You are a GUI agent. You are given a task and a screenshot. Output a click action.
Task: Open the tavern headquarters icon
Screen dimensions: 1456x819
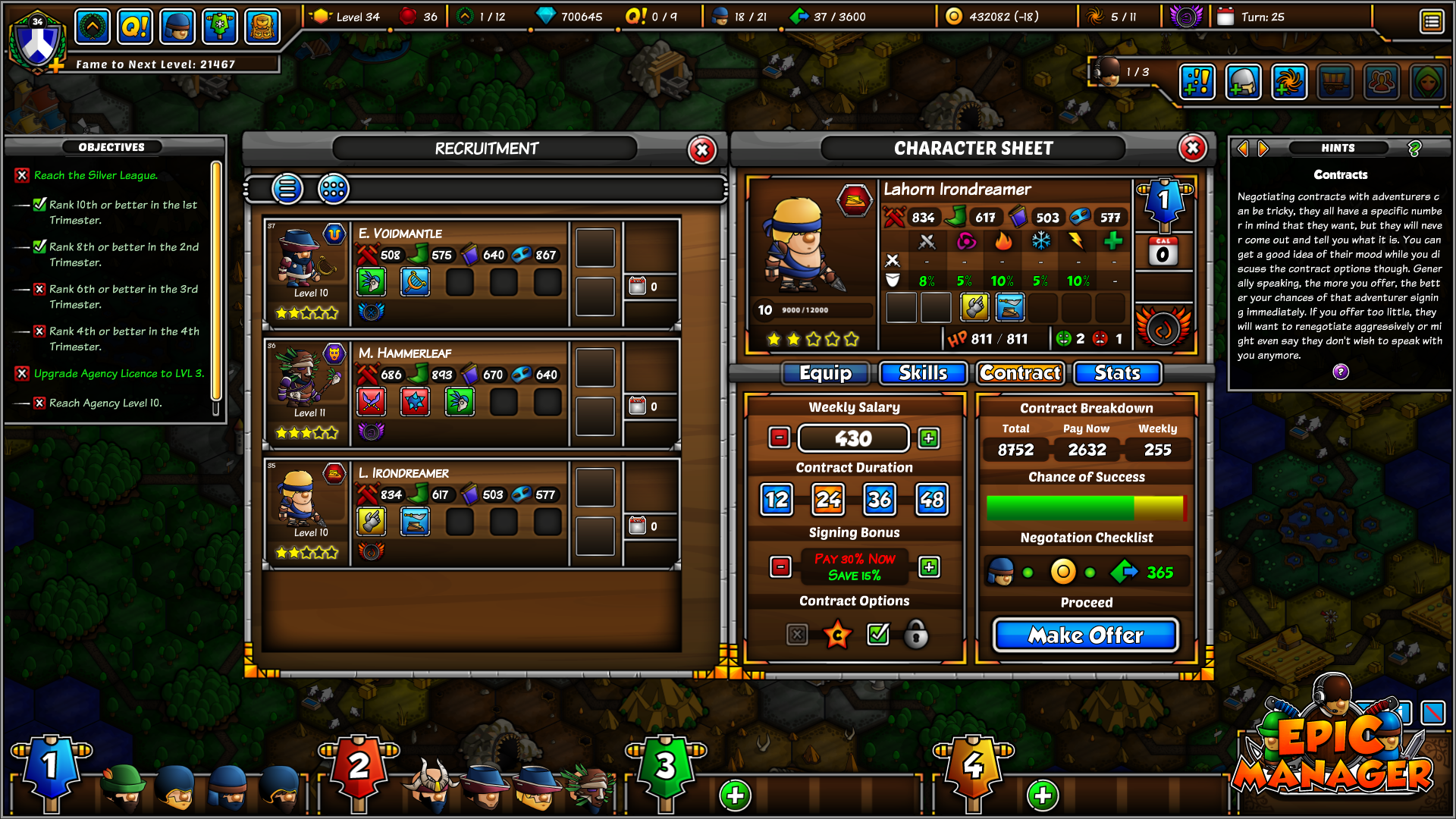262,26
